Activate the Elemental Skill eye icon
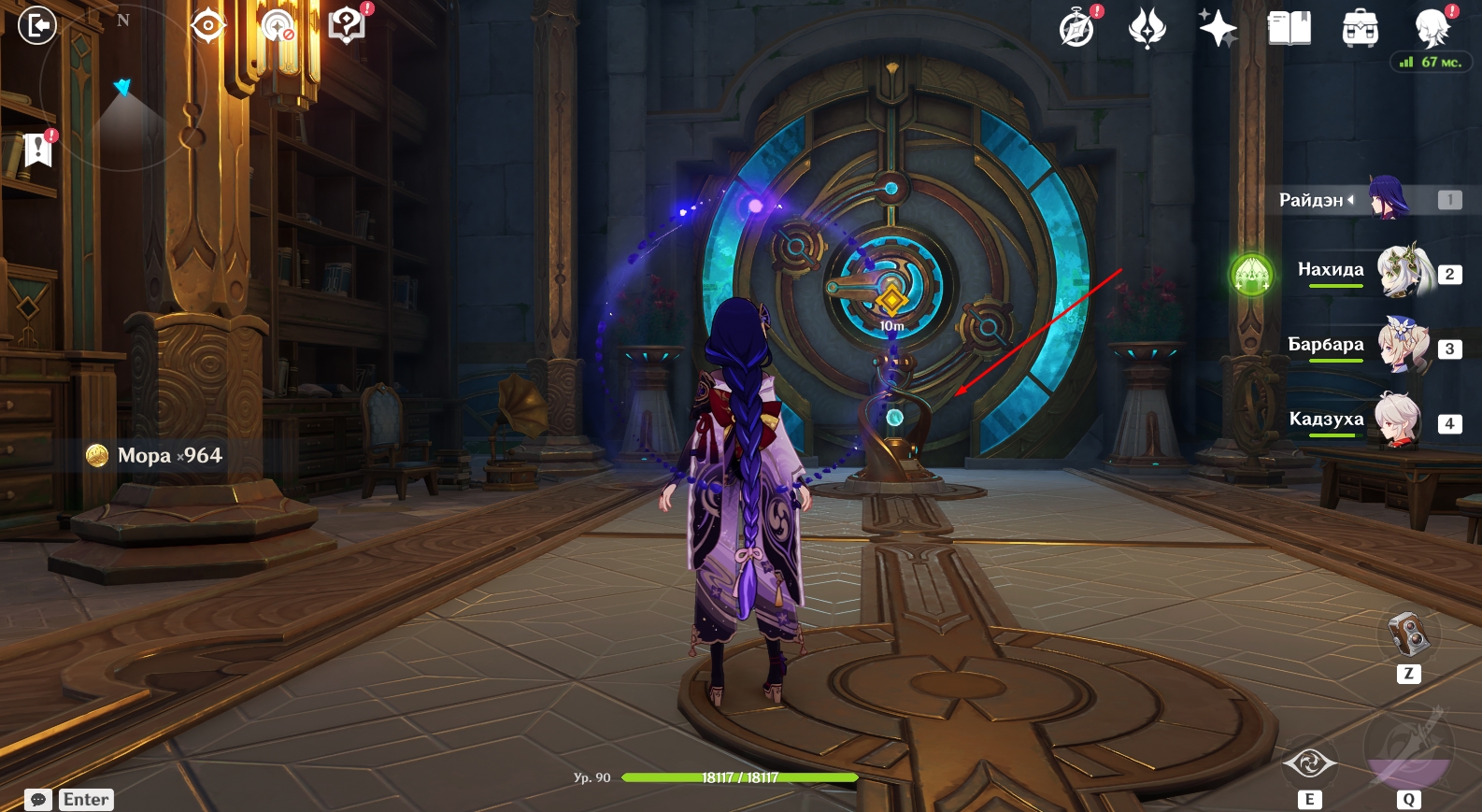Screen dimensions: 1482x812 (1309, 763)
